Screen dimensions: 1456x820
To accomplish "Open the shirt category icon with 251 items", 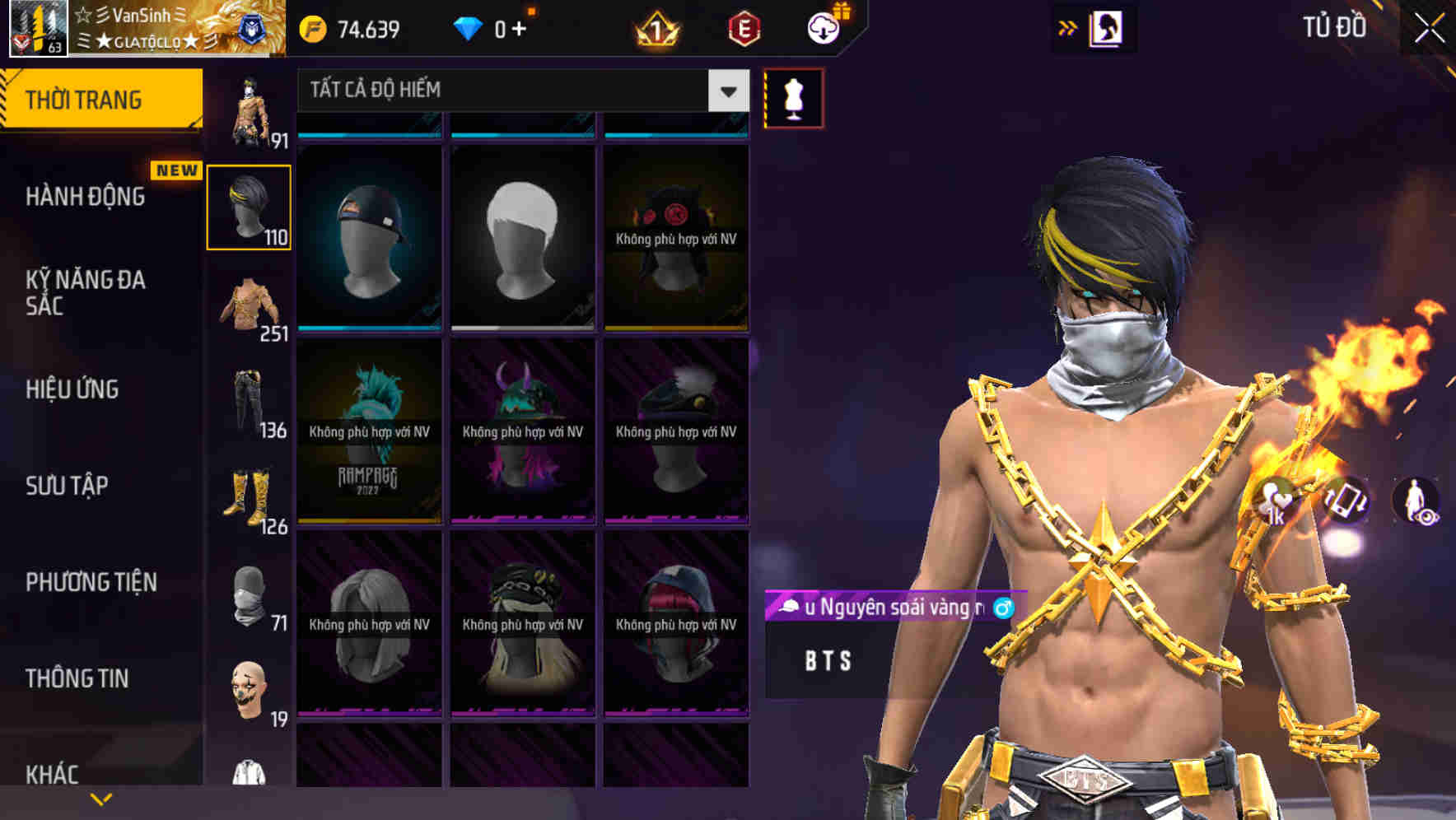I will 250,305.
